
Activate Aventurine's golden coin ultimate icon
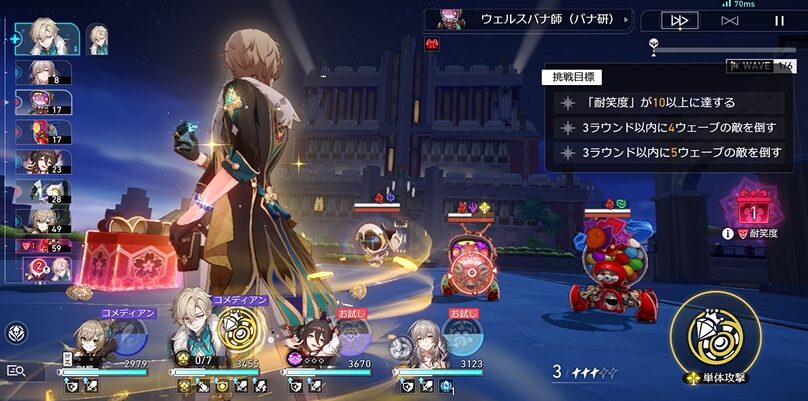click(236, 334)
